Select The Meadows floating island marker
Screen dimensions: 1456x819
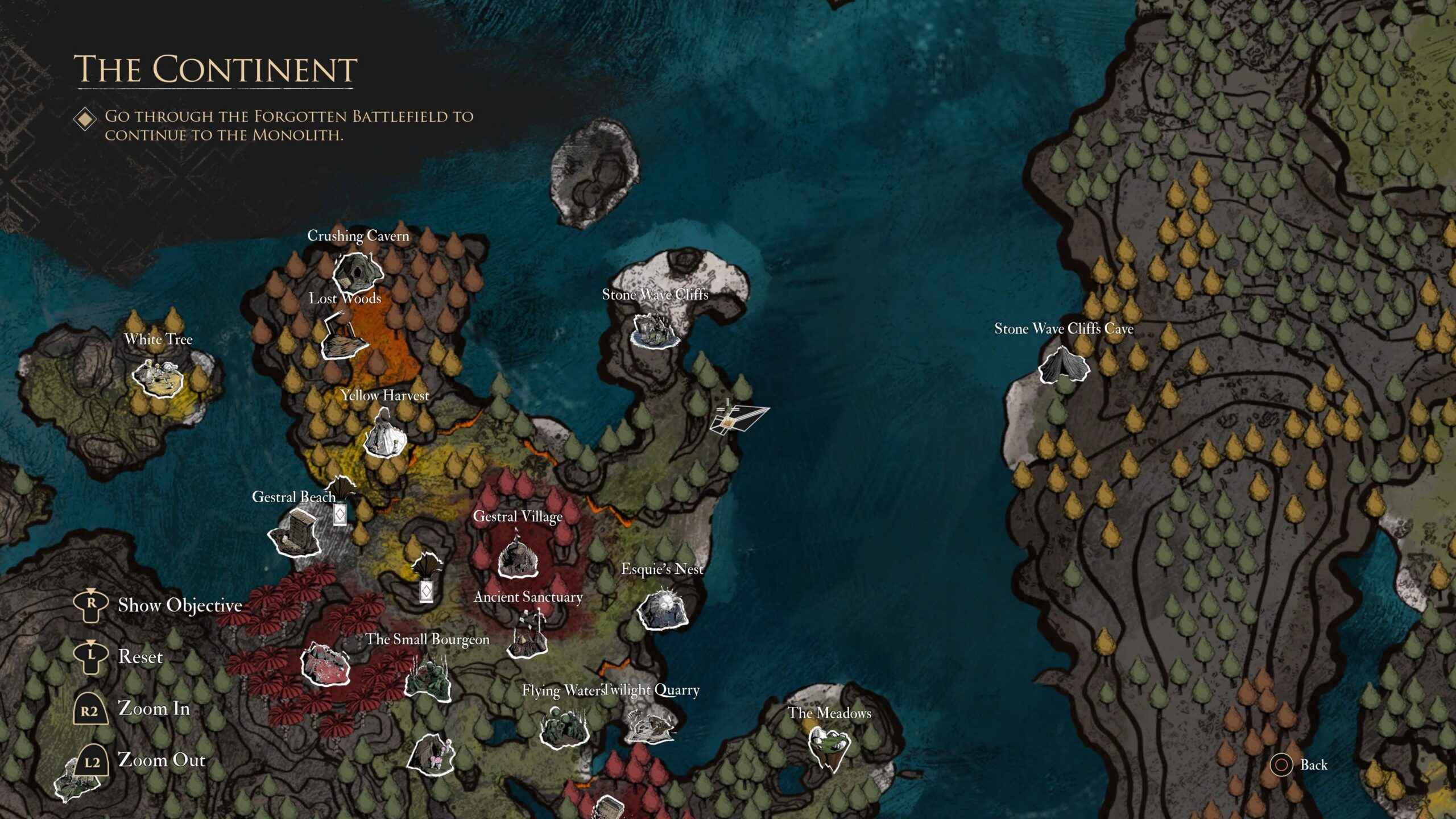829,746
